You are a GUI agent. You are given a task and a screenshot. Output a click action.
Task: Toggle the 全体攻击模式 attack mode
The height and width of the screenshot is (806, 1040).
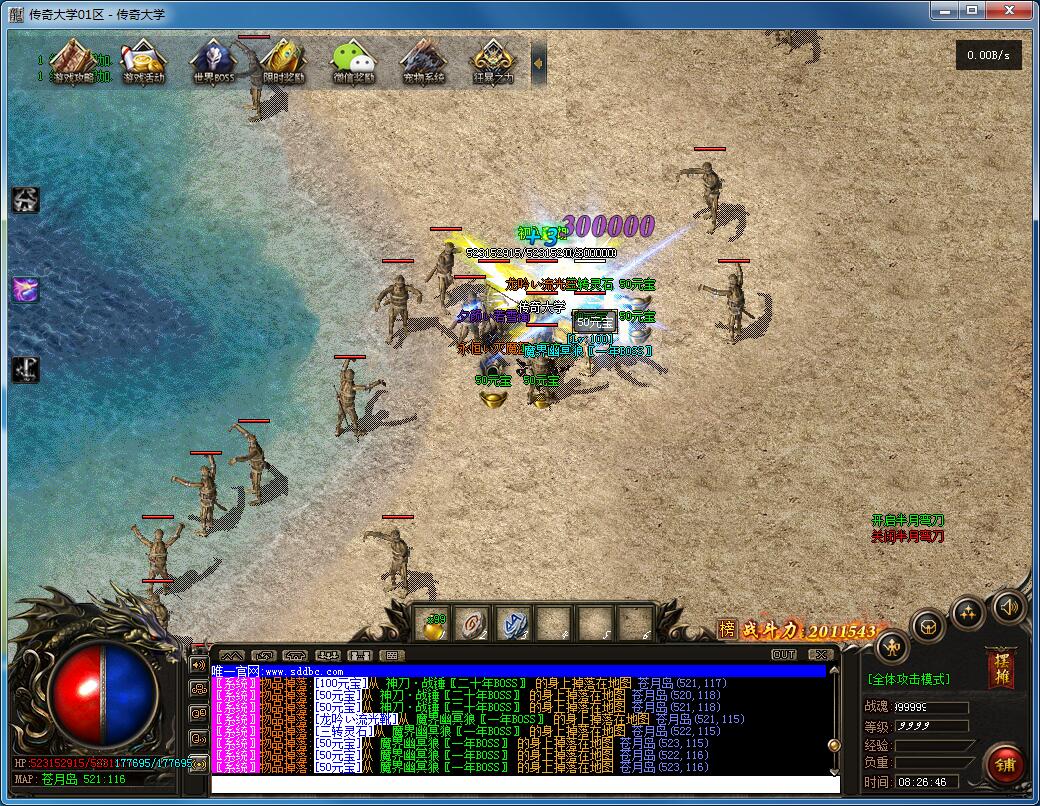coord(909,679)
